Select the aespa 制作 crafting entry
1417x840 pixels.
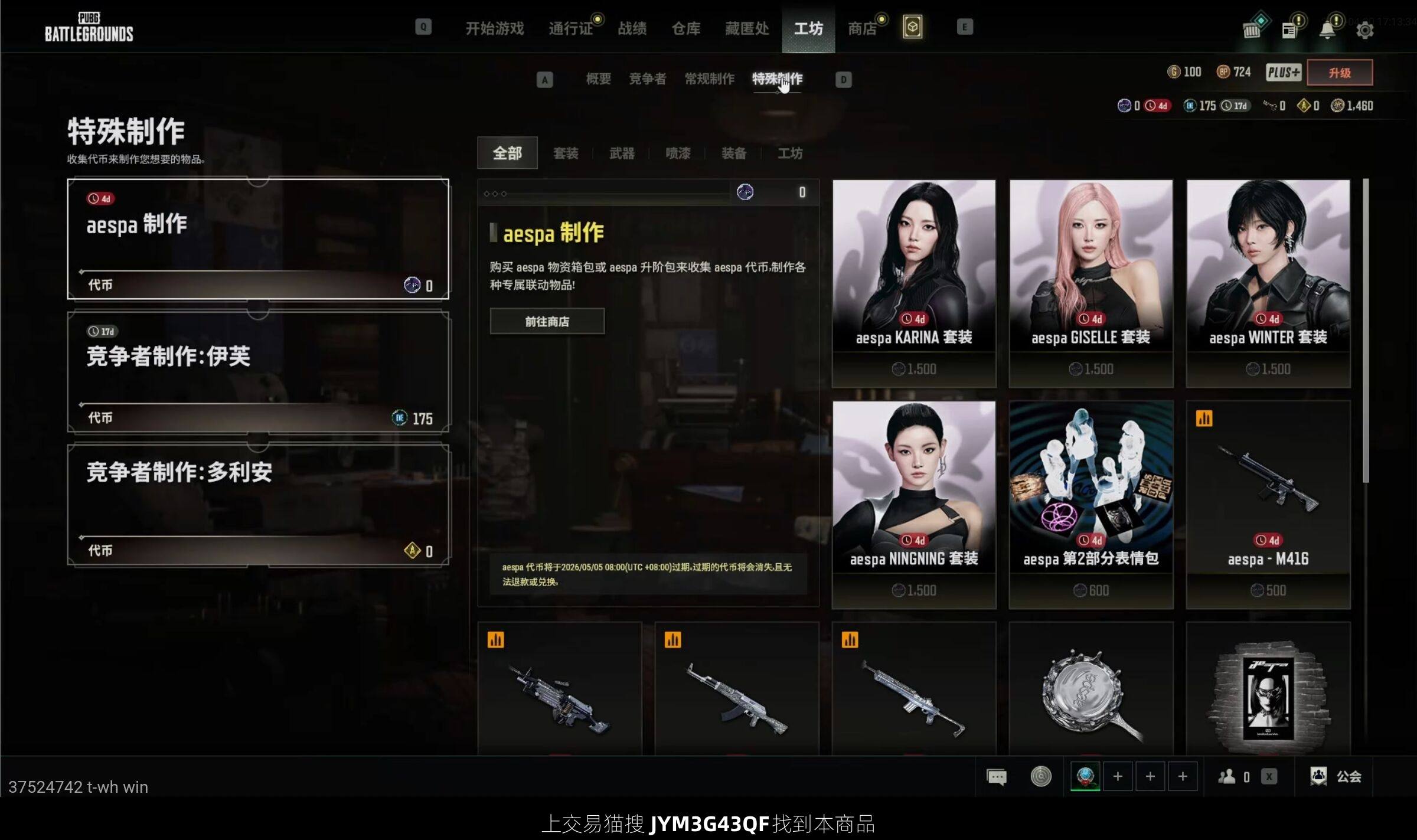coord(258,239)
